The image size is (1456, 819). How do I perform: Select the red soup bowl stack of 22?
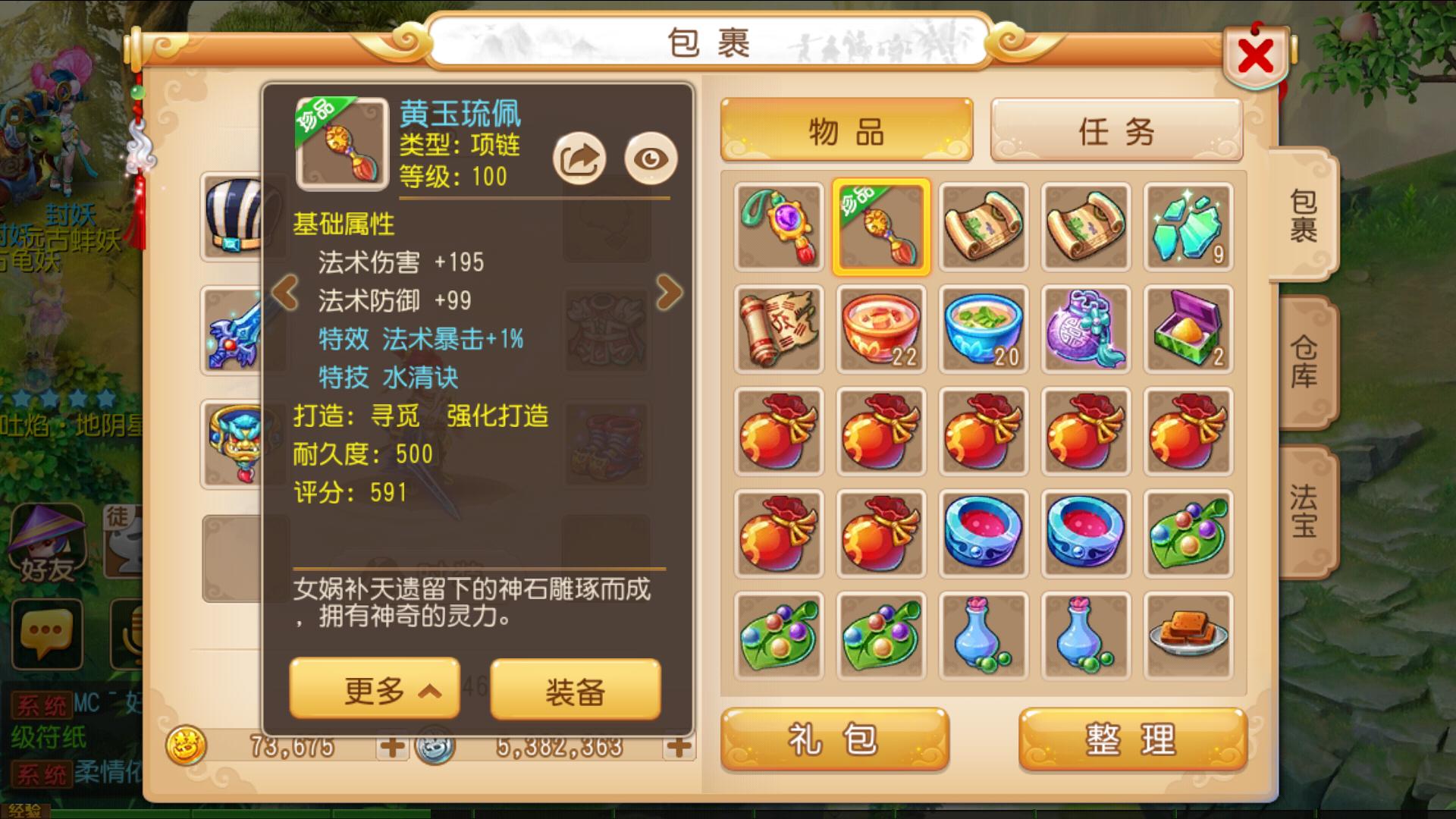pos(881,329)
